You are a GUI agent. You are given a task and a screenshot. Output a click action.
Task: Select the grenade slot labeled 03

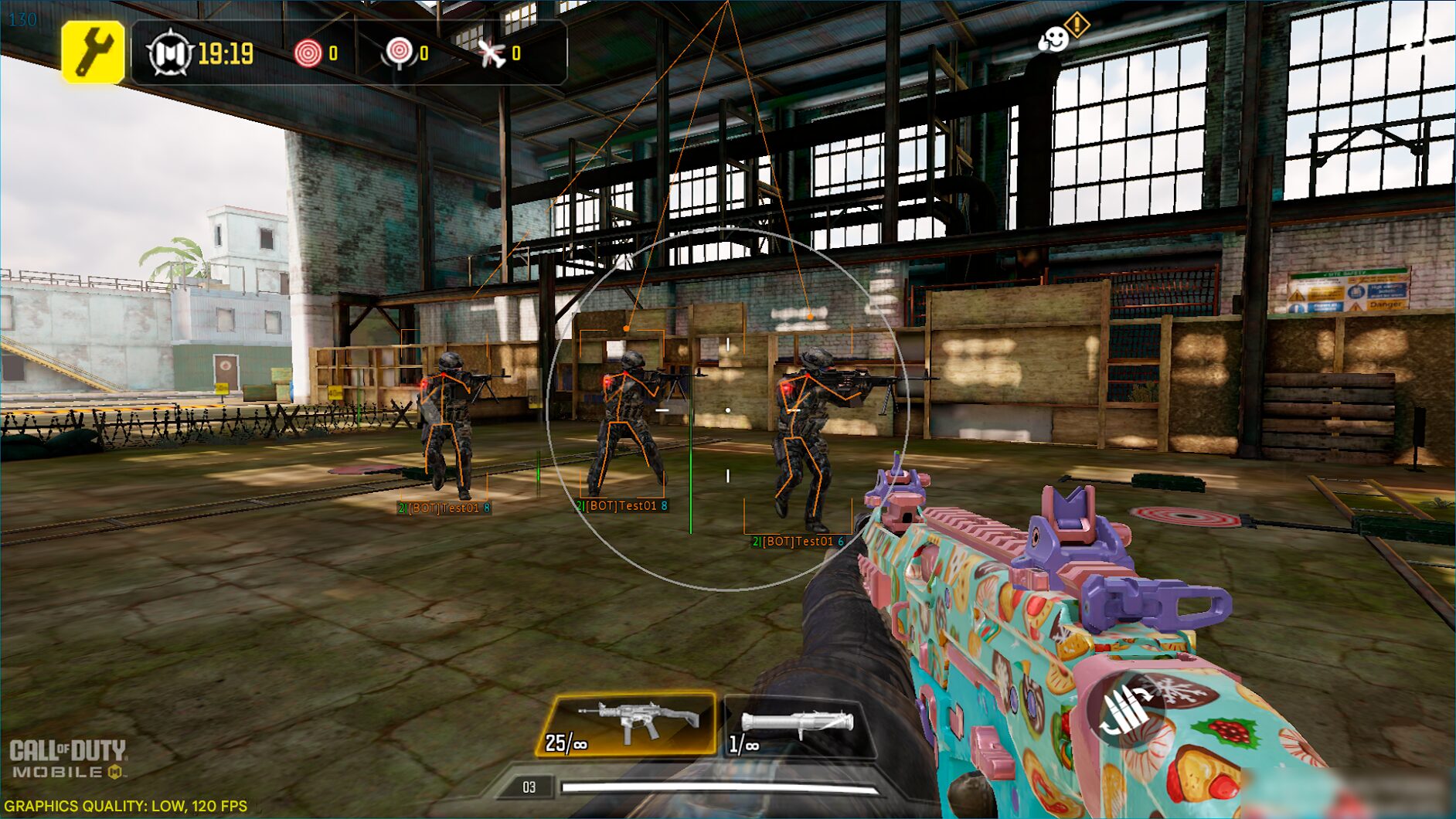click(x=529, y=787)
